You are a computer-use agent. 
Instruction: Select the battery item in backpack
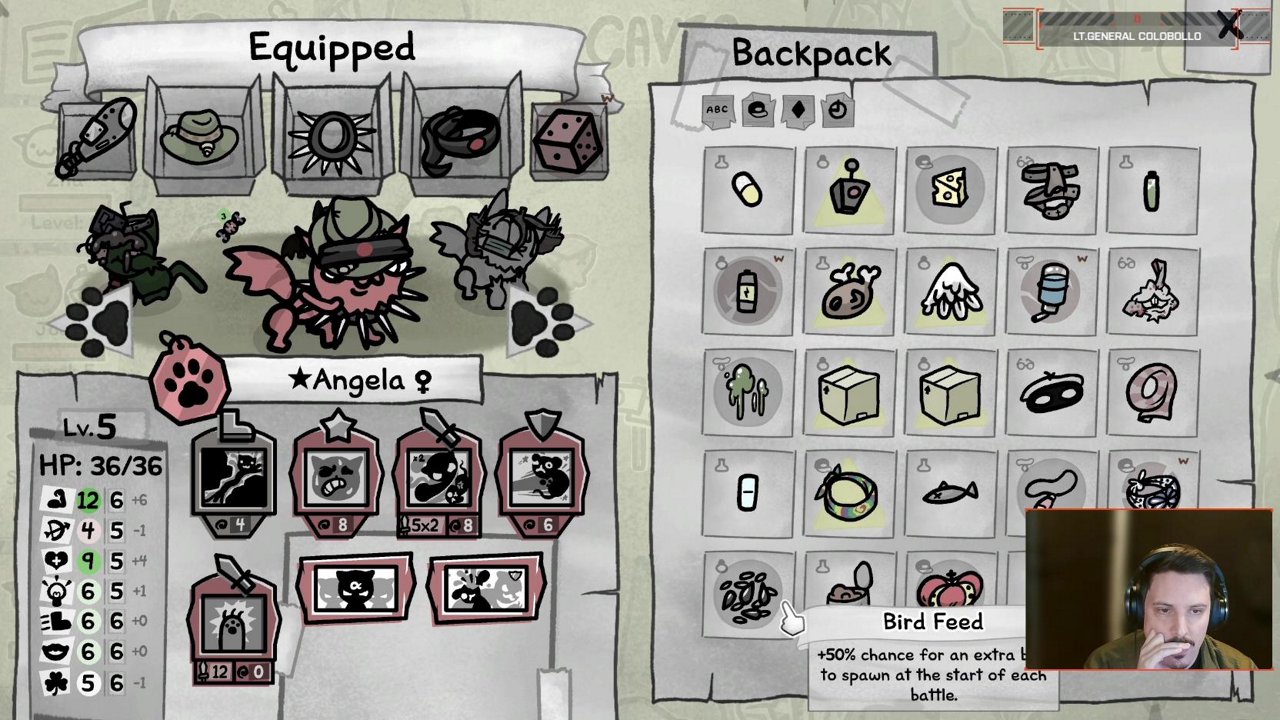[748, 293]
